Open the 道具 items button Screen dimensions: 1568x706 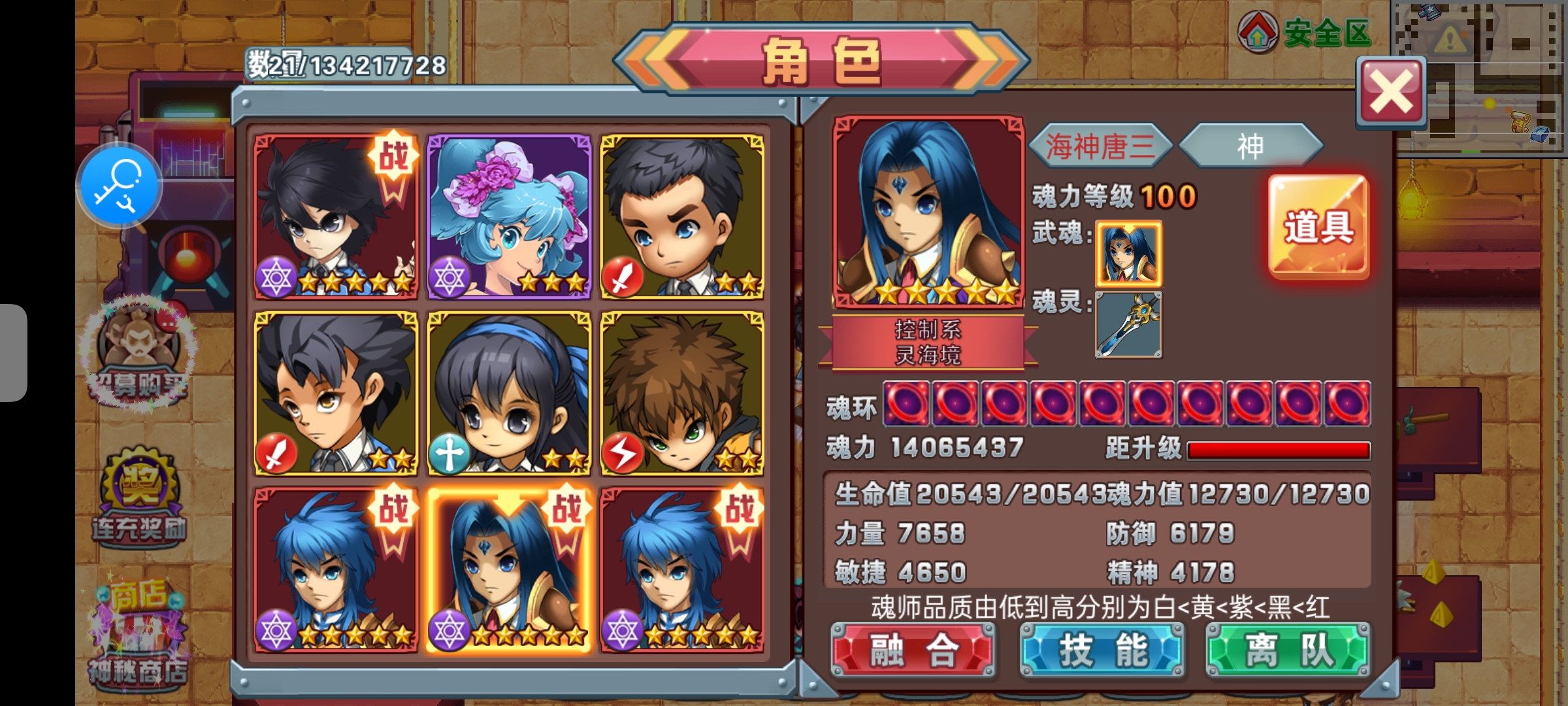[1318, 226]
